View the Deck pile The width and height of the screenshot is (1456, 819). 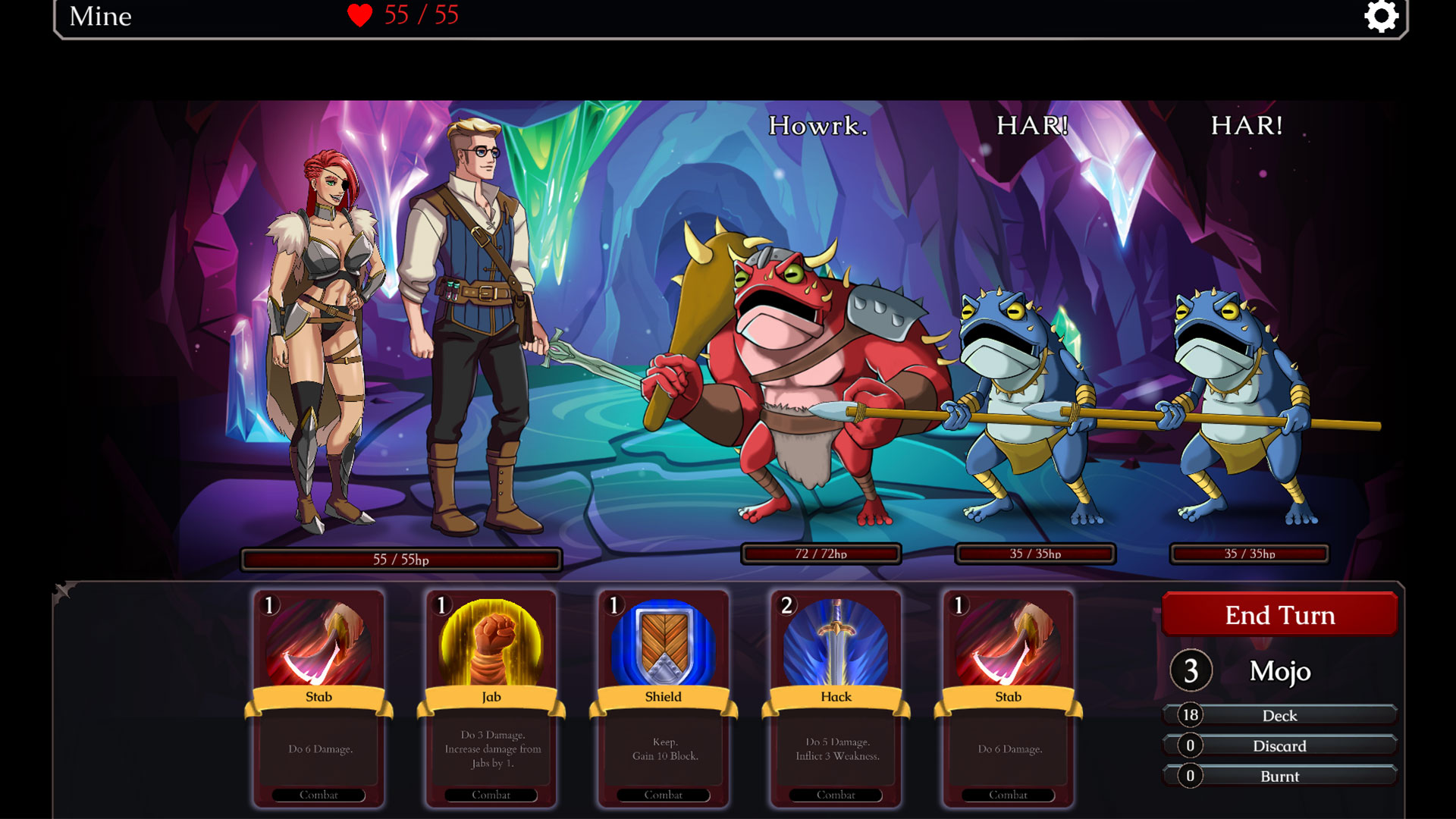pos(1279,715)
